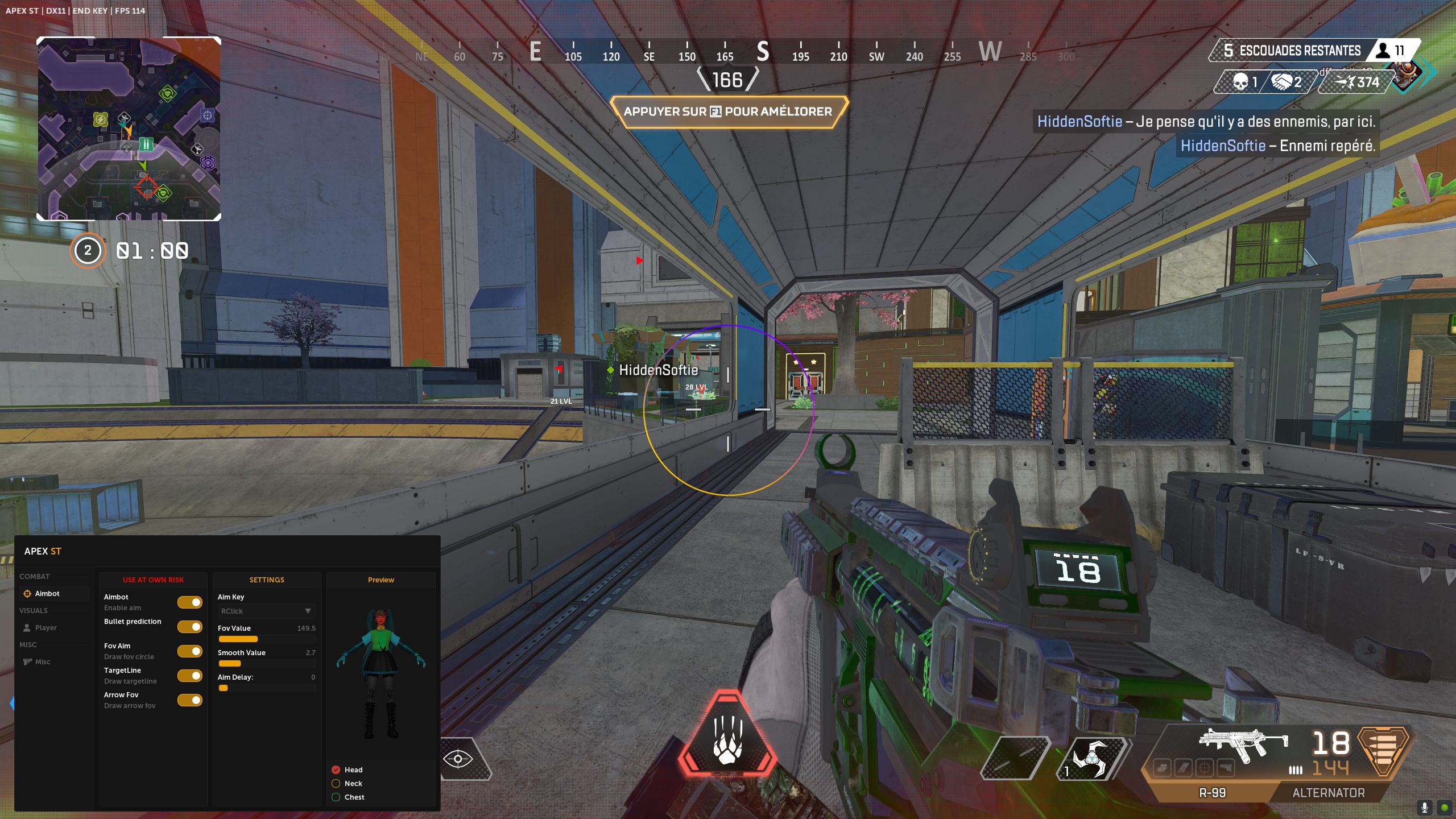Select the Head radio option
This screenshot has width=1456, height=819.
pyautogui.click(x=336, y=770)
